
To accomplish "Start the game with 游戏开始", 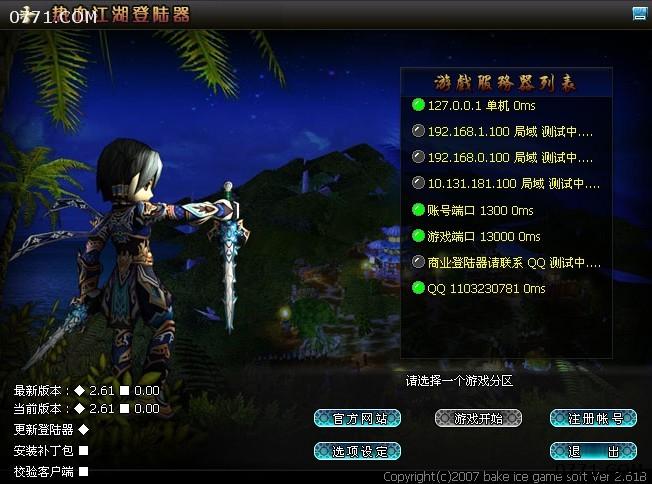I will (x=478, y=418).
